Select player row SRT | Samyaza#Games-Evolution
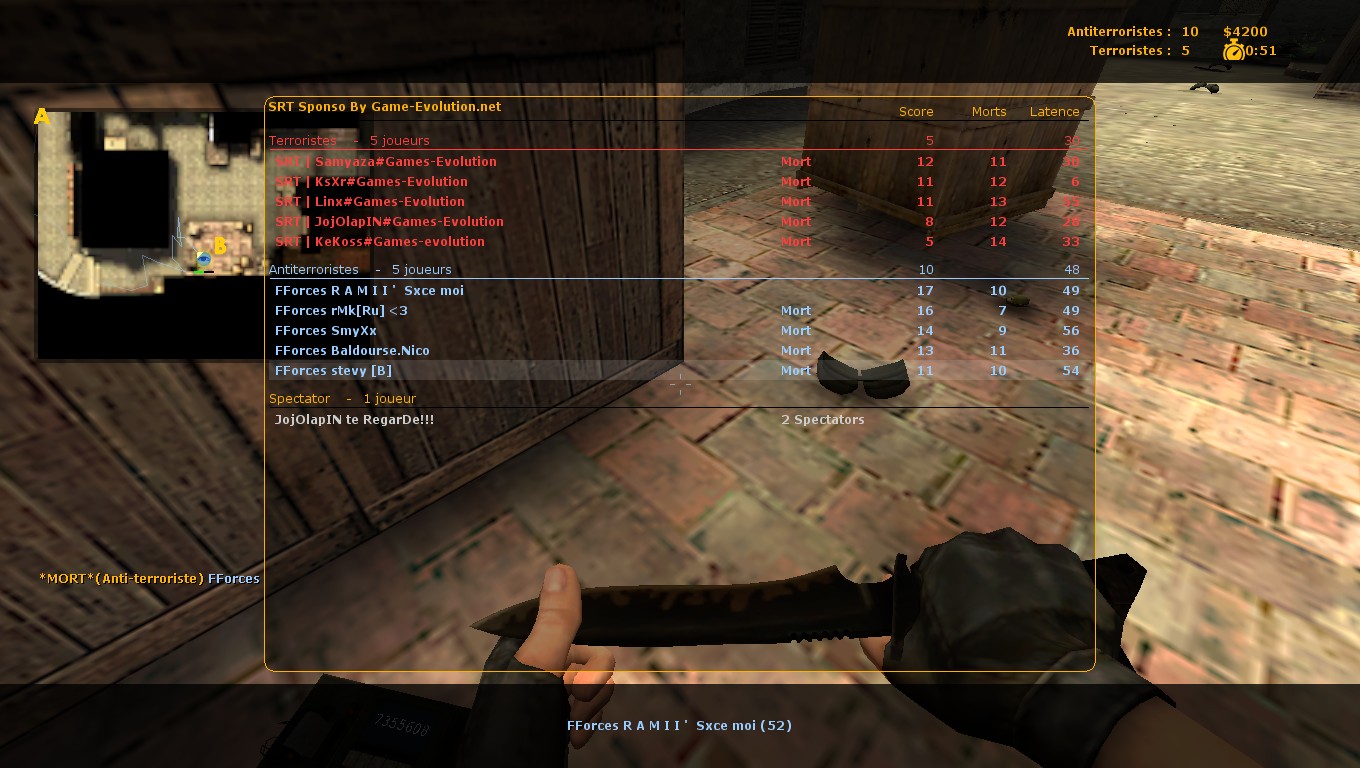 386,162
